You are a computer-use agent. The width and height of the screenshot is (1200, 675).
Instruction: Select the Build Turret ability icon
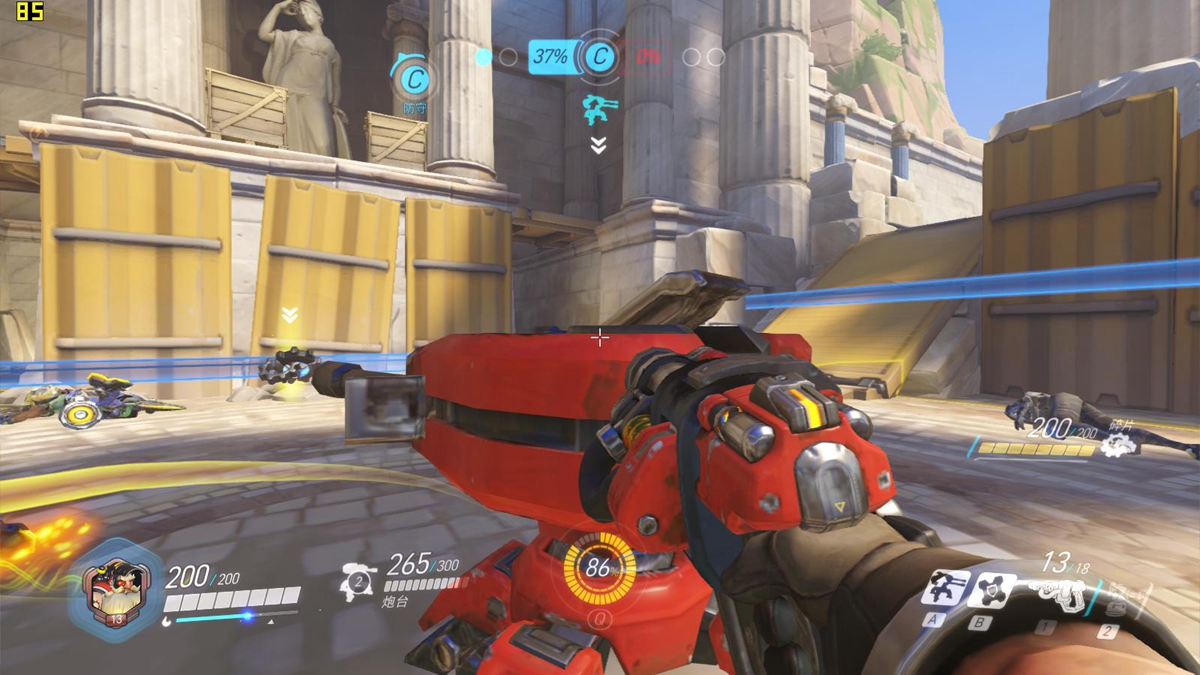coord(944,588)
